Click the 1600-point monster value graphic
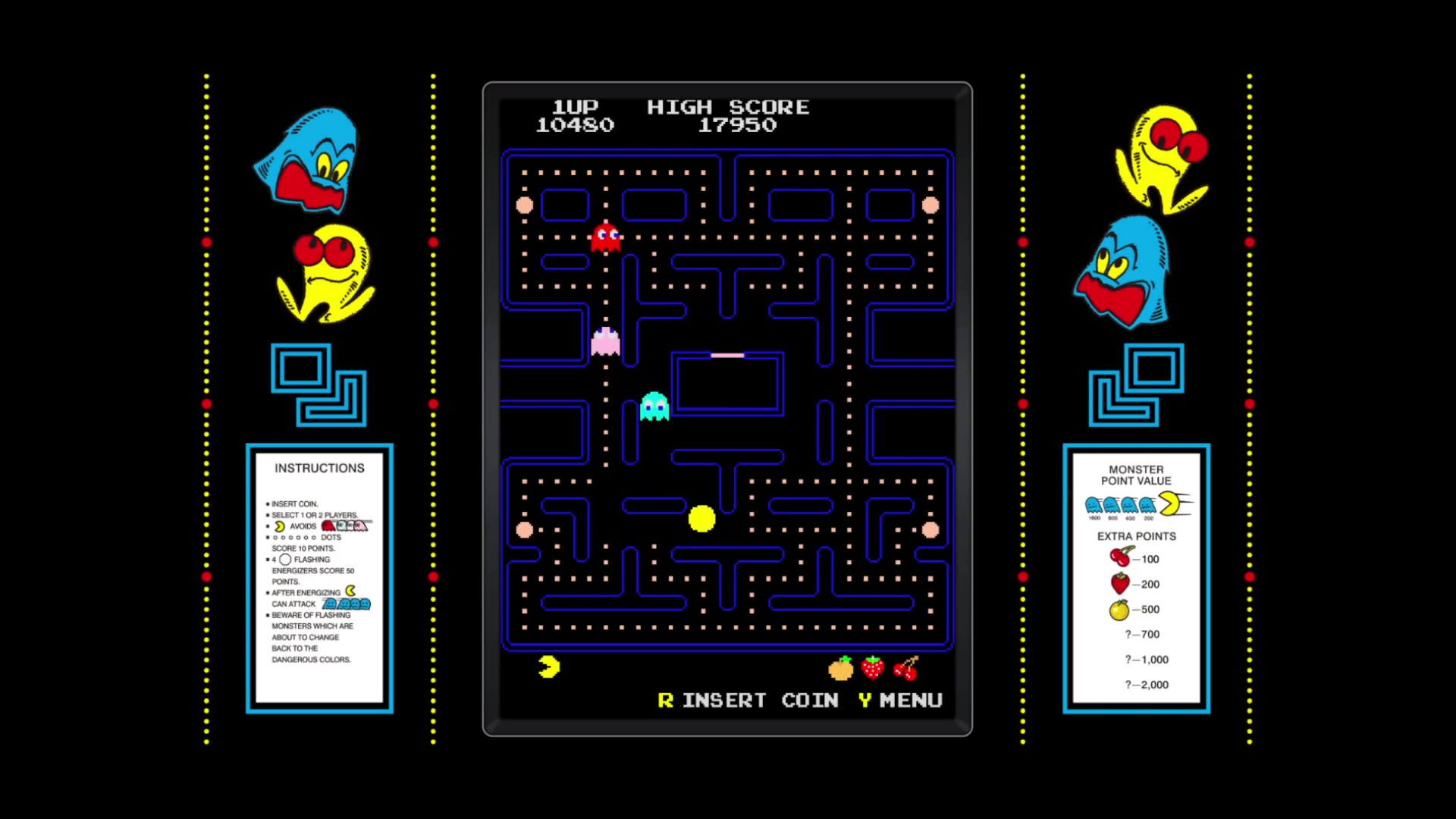Screen dimensions: 1456x819 (1092, 503)
